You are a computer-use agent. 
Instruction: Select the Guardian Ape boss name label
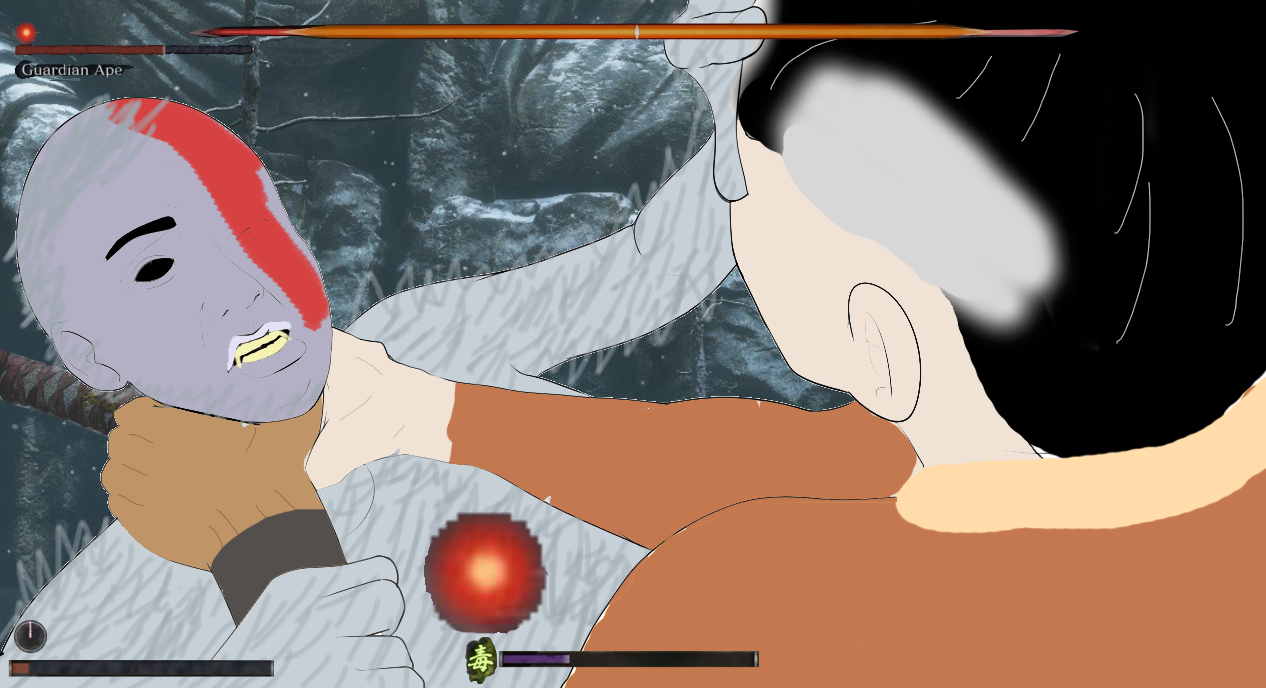(x=73, y=70)
